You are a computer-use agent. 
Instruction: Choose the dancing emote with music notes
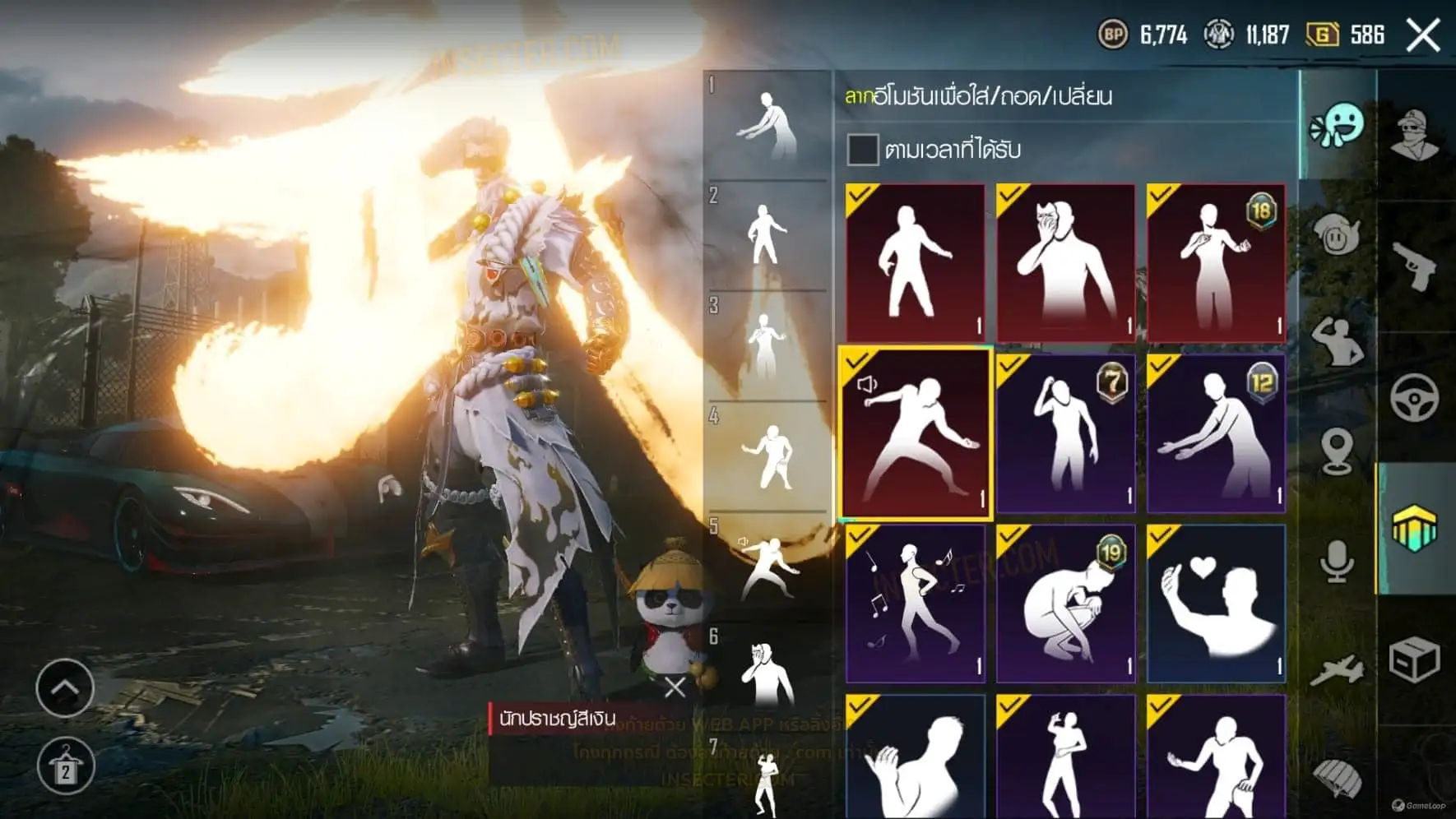[x=915, y=604]
